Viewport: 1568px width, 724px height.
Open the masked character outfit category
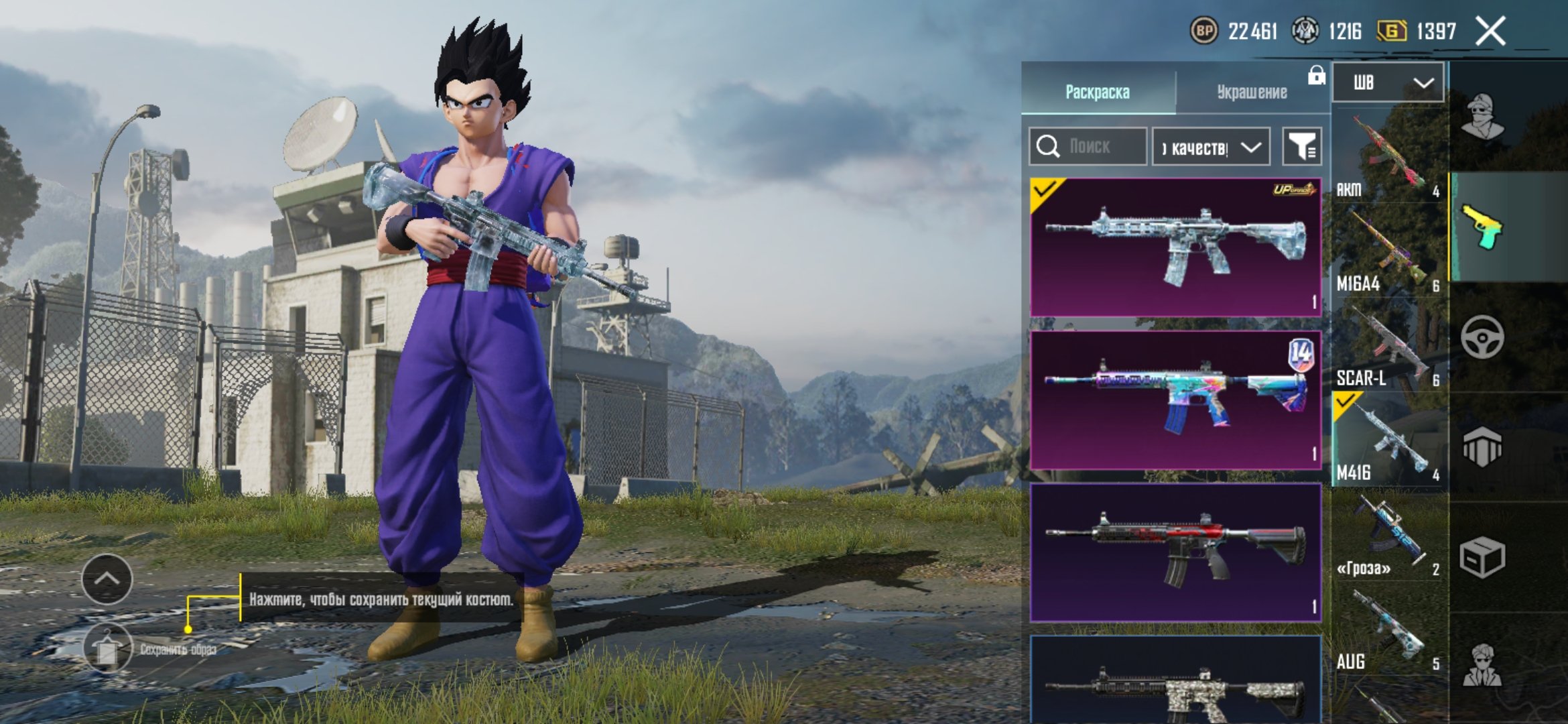(1482, 117)
